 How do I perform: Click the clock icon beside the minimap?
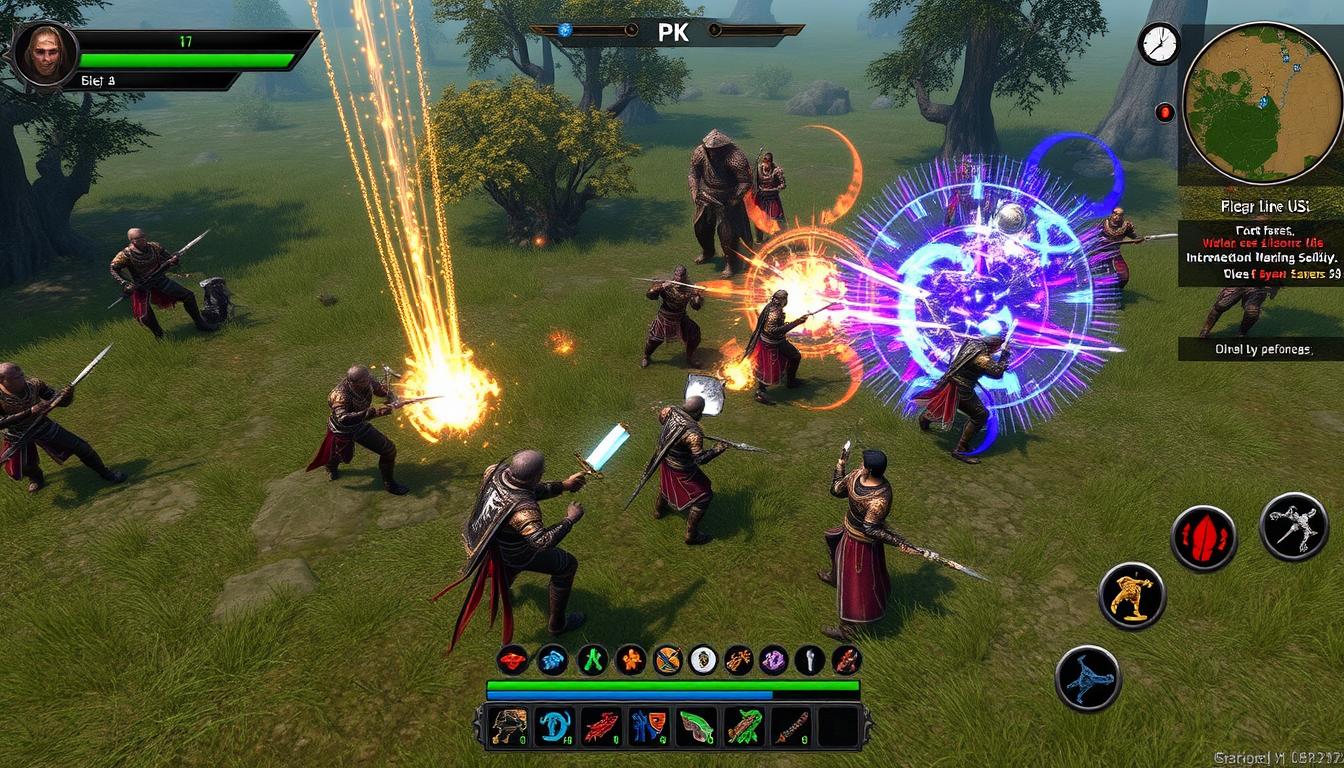coord(1158,45)
